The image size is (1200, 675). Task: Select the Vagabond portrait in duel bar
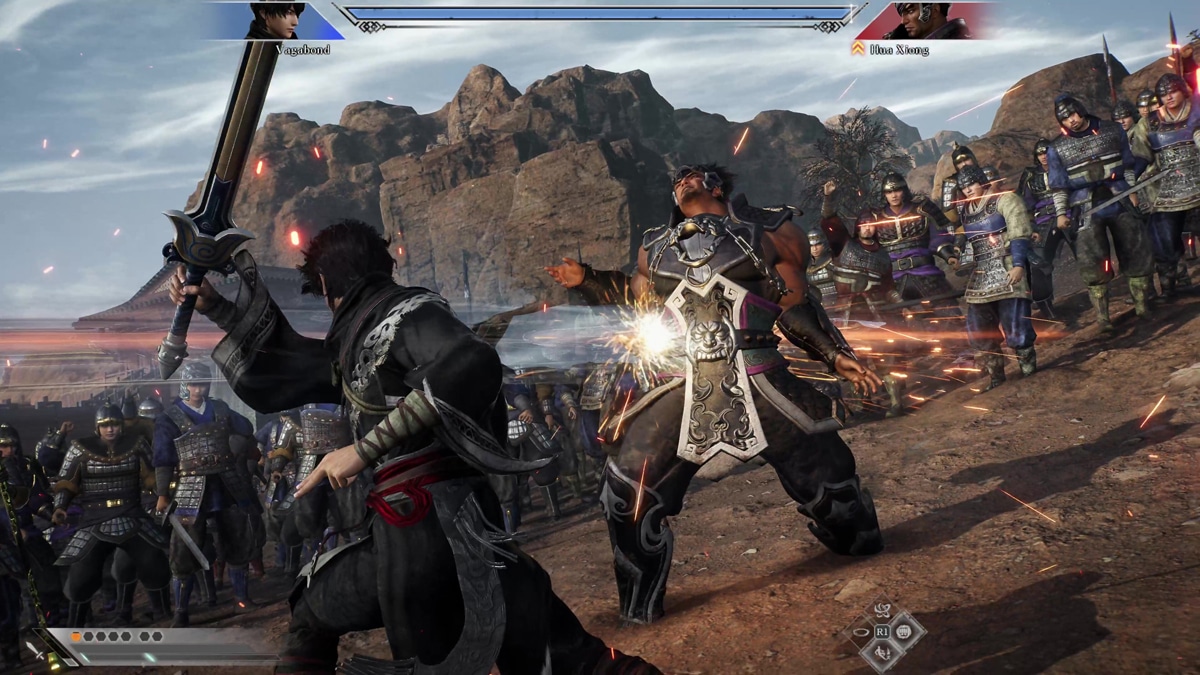(274, 20)
